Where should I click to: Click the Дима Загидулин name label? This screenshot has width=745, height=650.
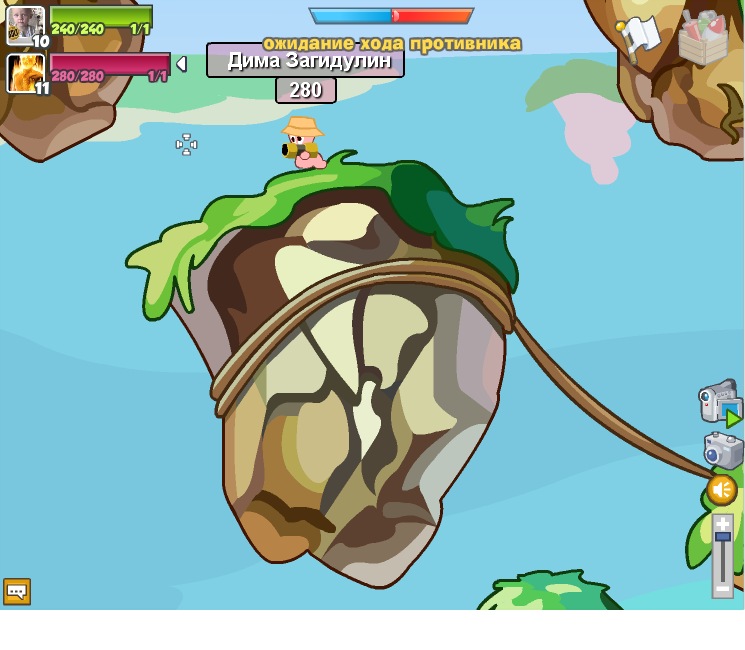tap(305, 60)
